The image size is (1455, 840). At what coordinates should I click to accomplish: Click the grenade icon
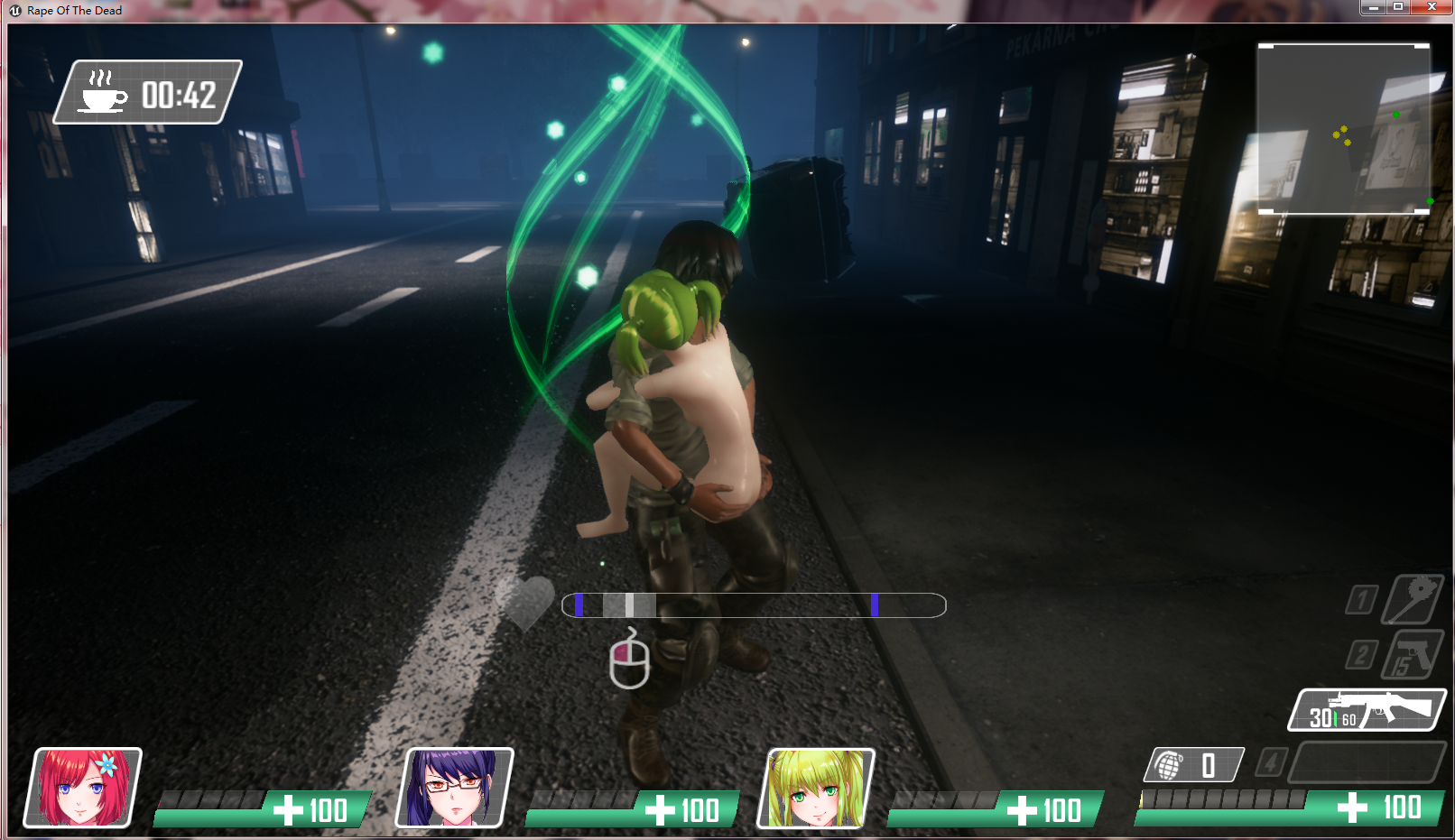[x=1170, y=766]
